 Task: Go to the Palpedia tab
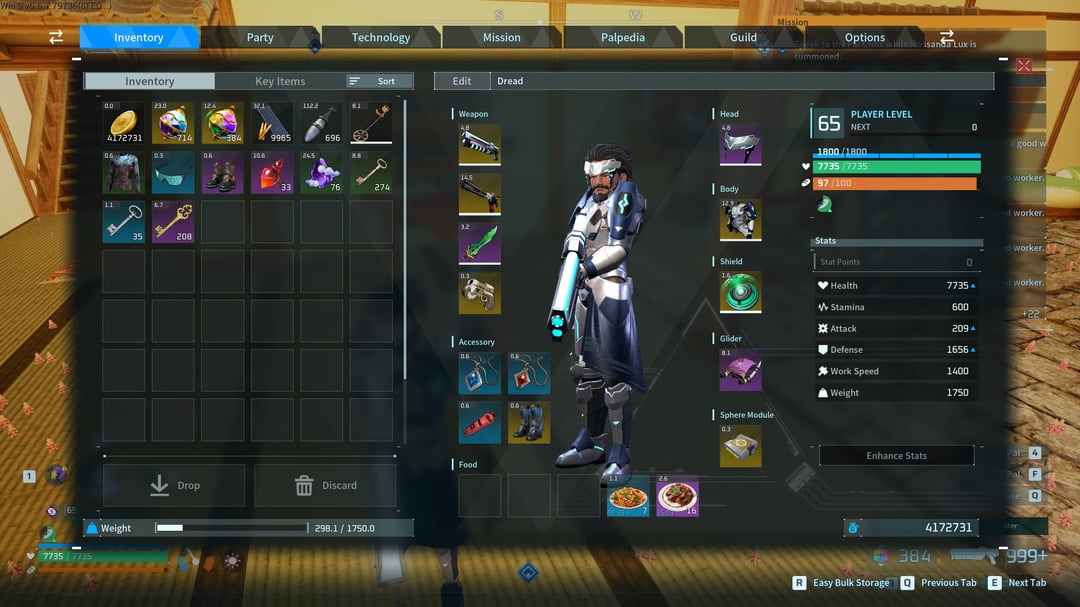(x=623, y=38)
